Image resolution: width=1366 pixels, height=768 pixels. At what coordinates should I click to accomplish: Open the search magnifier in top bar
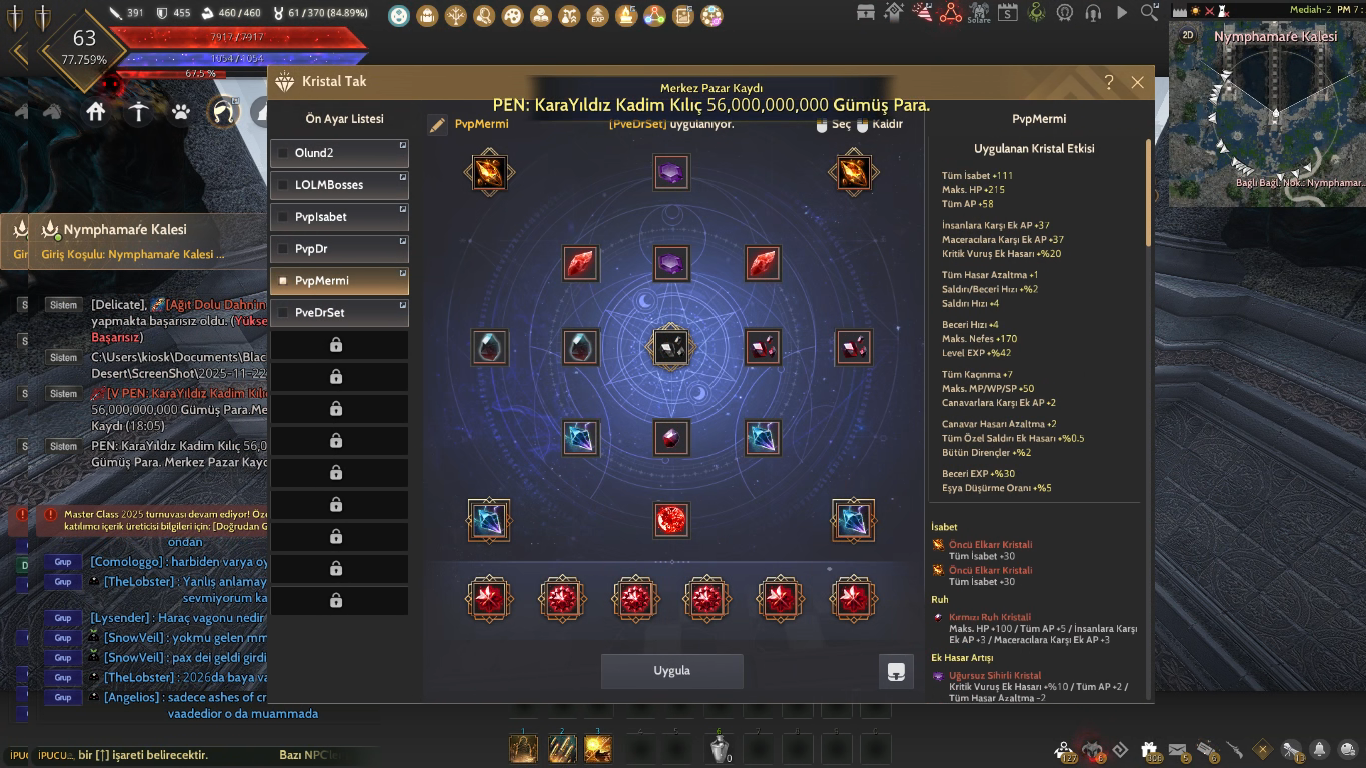click(1150, 13)
